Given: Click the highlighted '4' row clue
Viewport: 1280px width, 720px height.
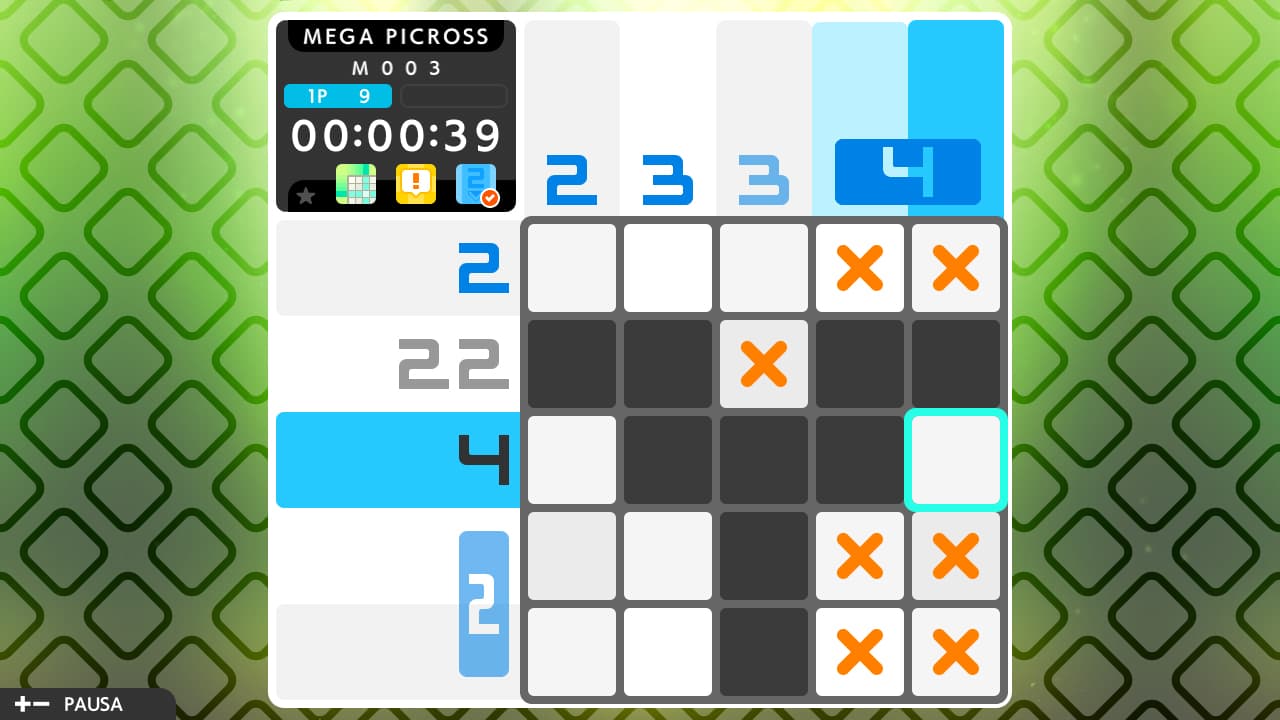Looking at the screenshot, I should [484, 459].
